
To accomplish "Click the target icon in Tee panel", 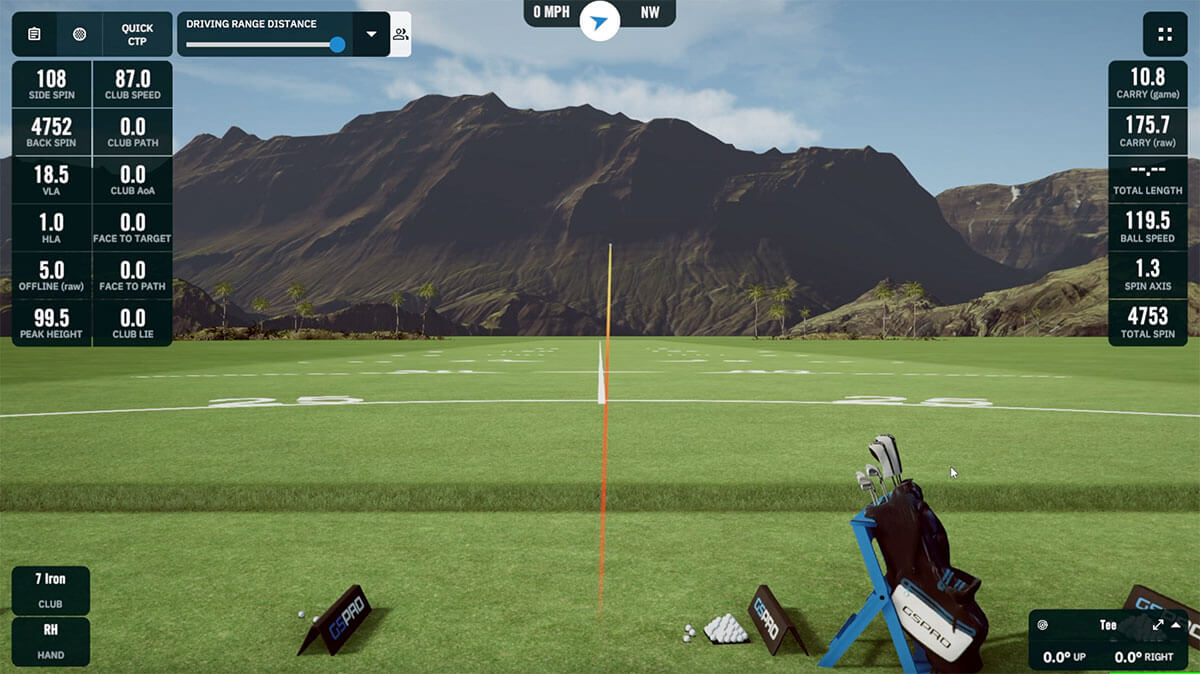I will tap(1043, 625).
